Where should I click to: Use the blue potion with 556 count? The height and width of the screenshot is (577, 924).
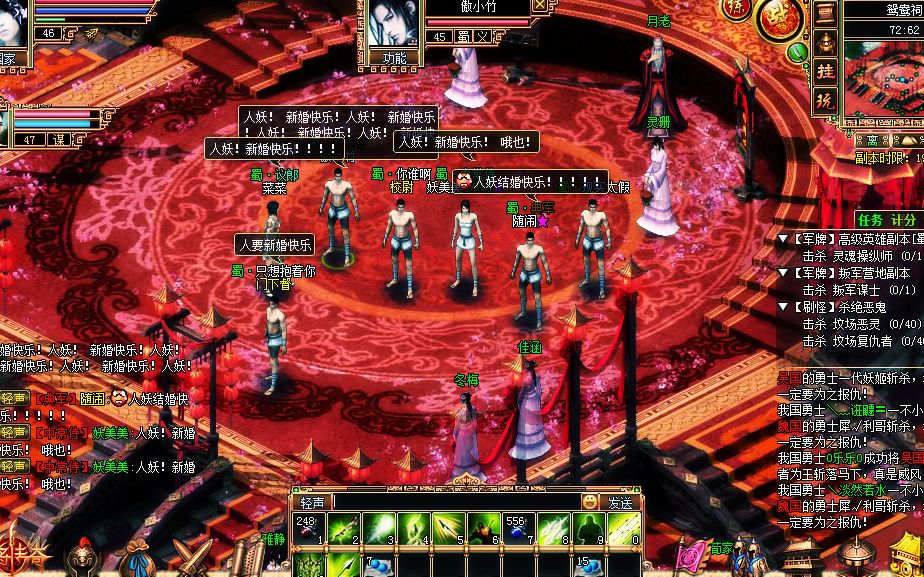click(x=518, y=530)
